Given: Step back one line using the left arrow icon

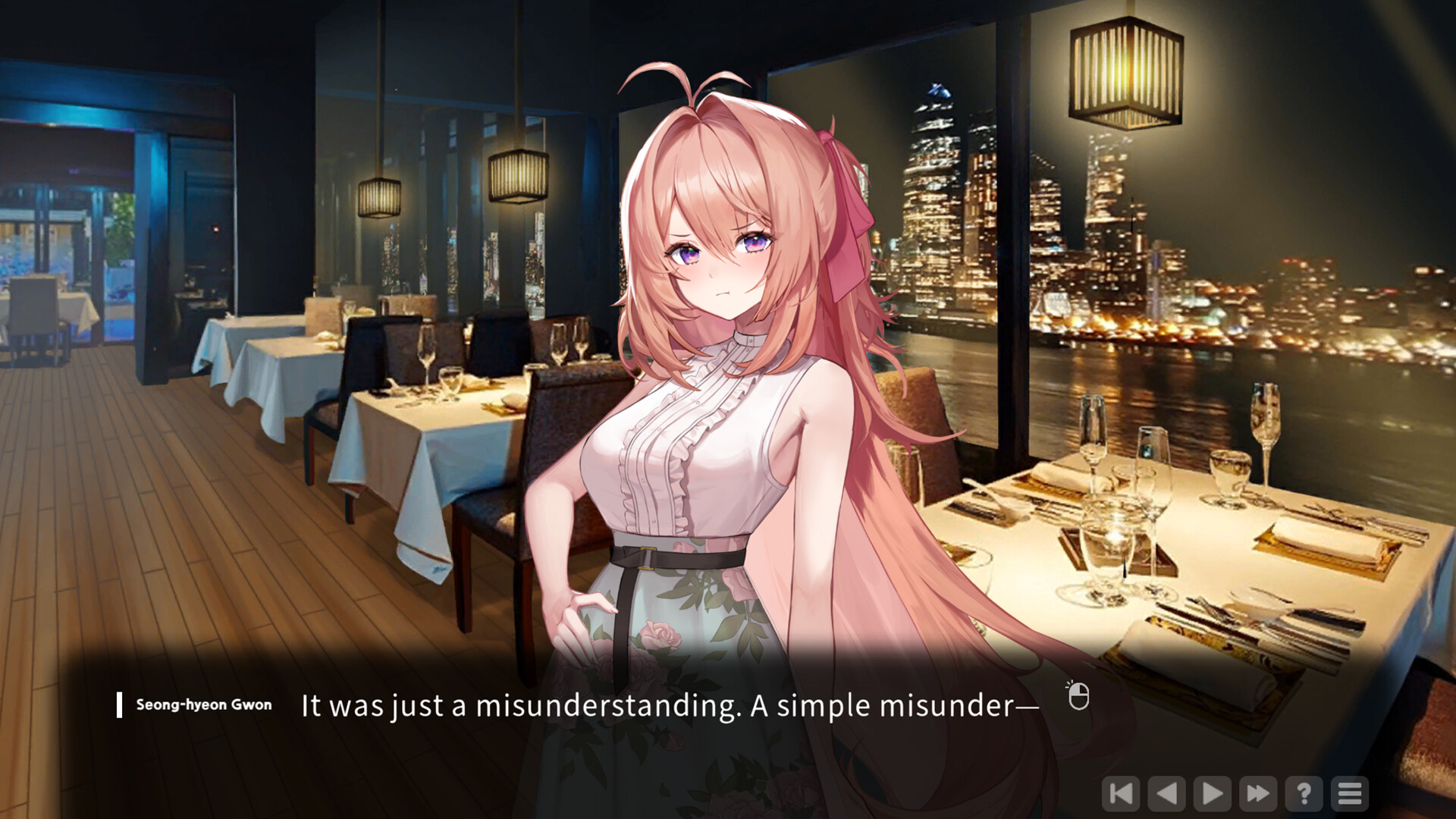Looking at the screenshot, I should [1166, 794].
